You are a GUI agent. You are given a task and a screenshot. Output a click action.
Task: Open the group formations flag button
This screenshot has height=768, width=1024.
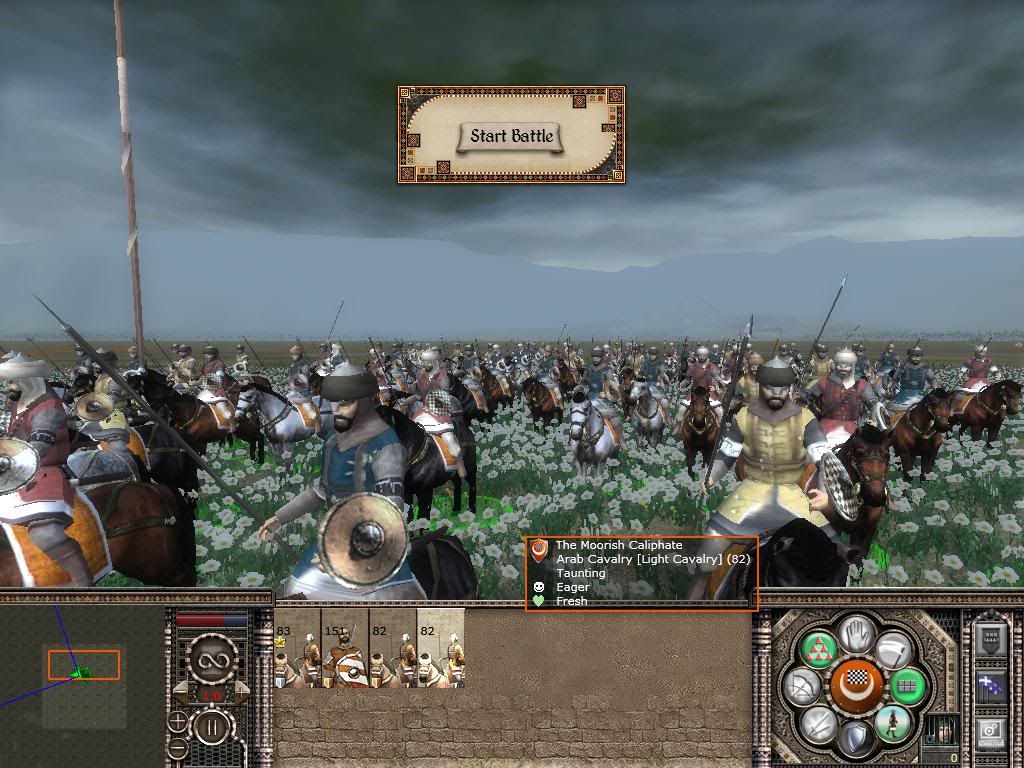coord(992,687)
